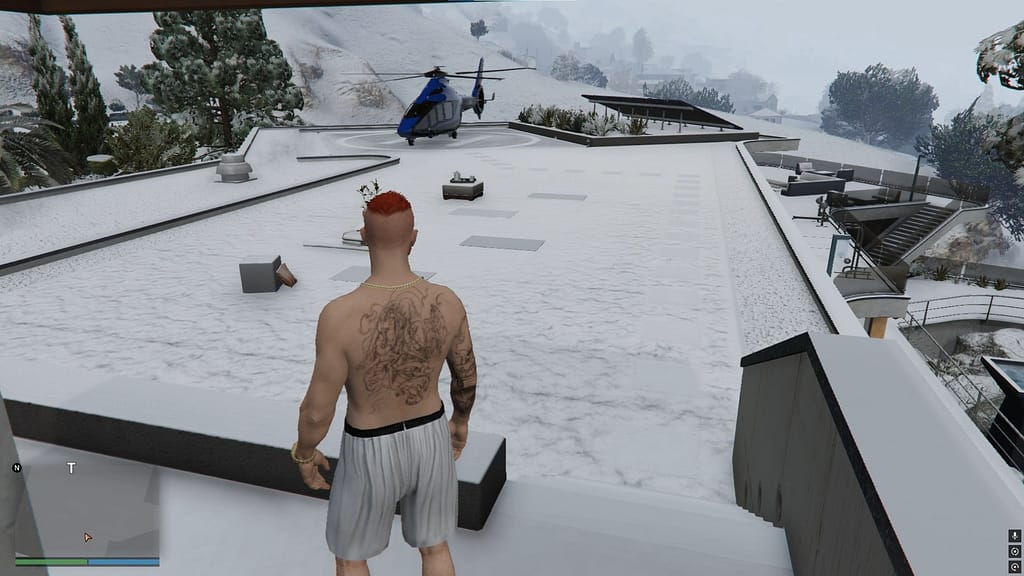
Task: Select the T blip on the minimap
Action: [x=71, y=467]
